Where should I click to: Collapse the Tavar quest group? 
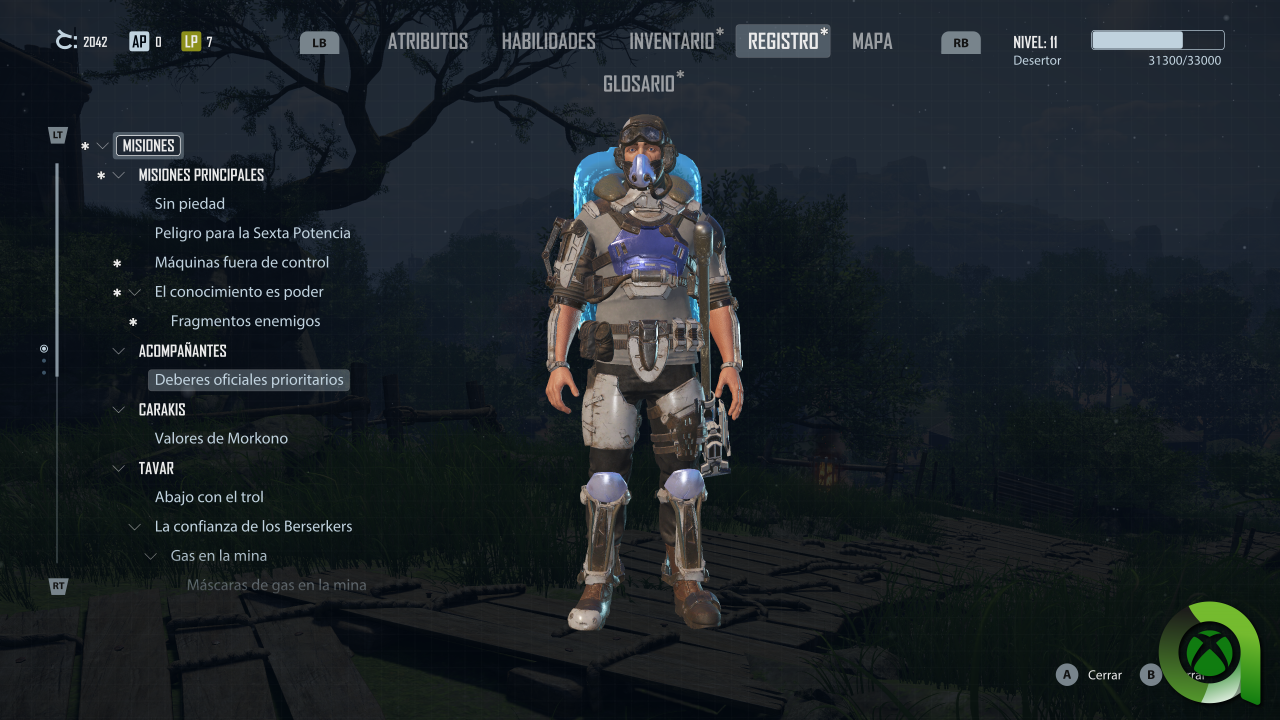click(119, 468)
